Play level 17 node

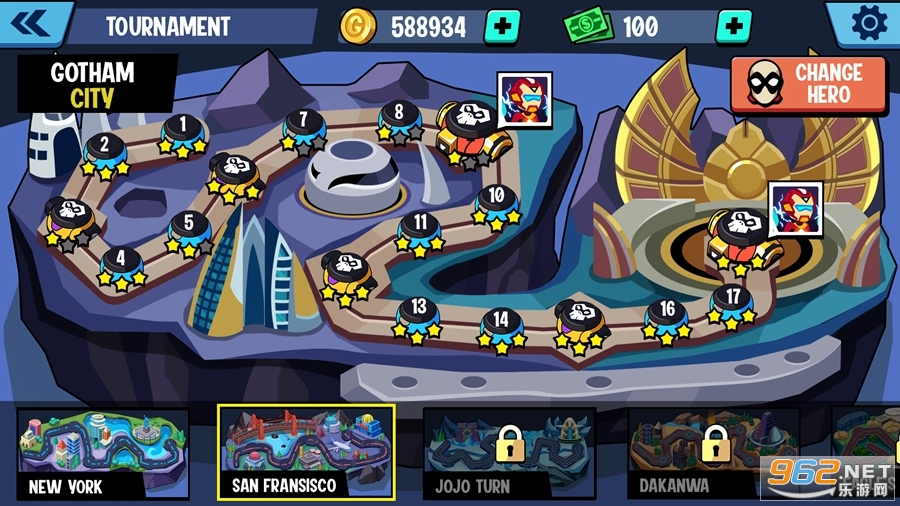pos(733,299)
